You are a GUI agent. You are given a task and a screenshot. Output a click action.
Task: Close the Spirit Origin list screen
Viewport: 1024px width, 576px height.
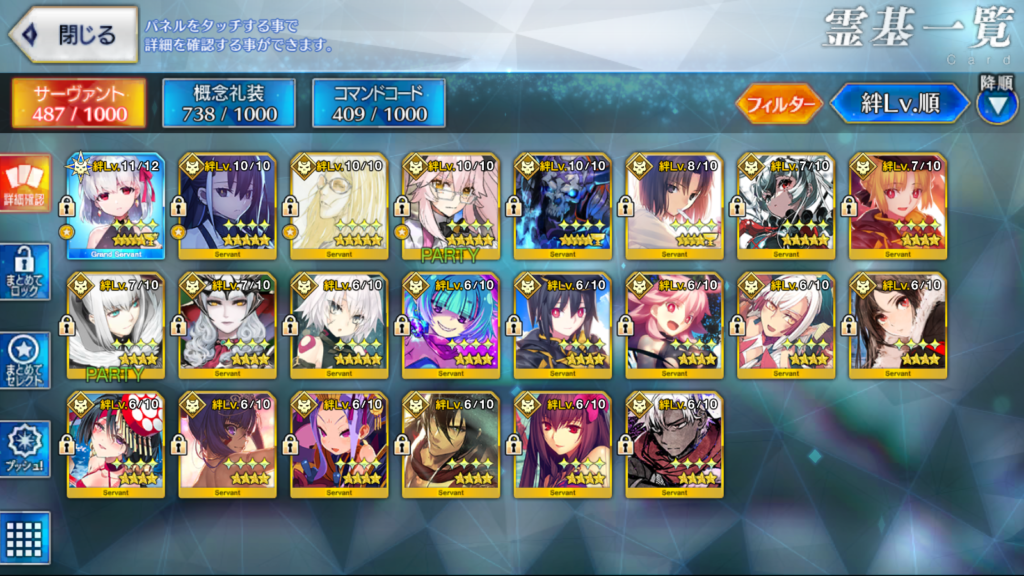(x=73, y=36)
